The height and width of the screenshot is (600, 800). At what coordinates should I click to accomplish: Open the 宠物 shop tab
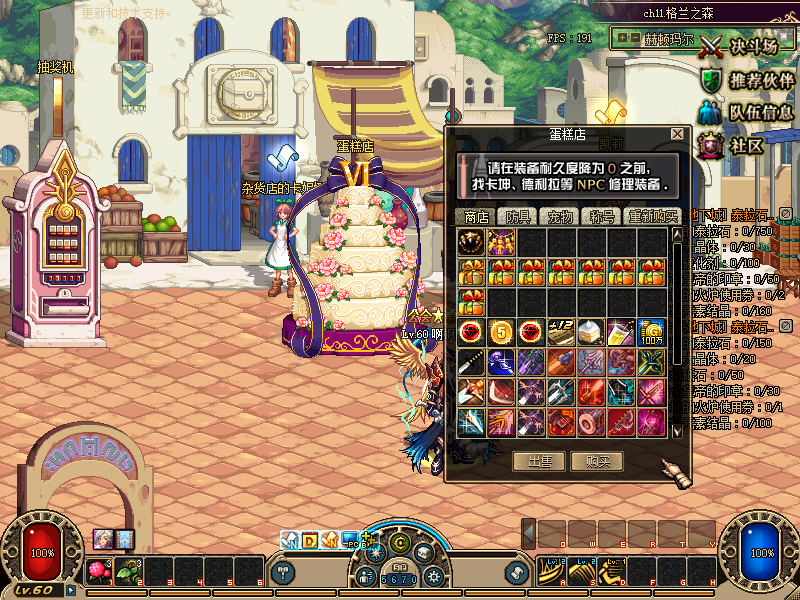coord(561,216)
